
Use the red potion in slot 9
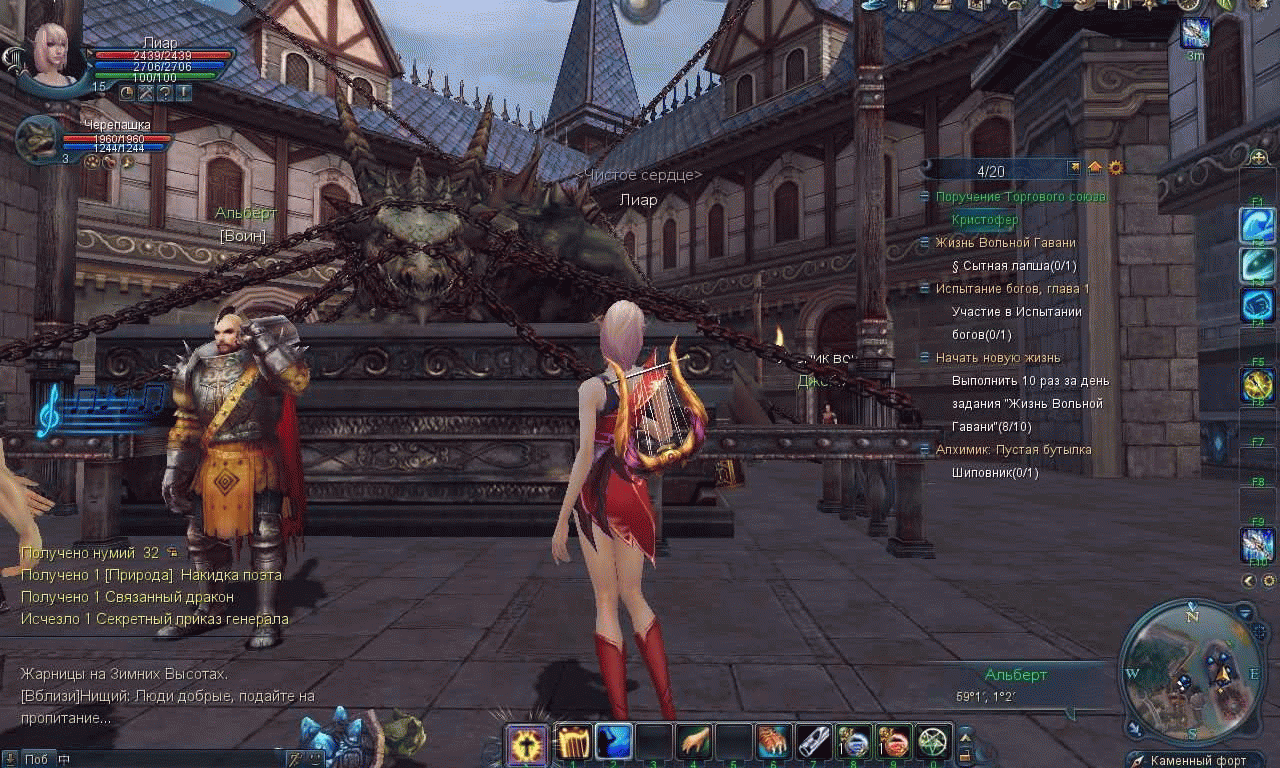(893, 742)
